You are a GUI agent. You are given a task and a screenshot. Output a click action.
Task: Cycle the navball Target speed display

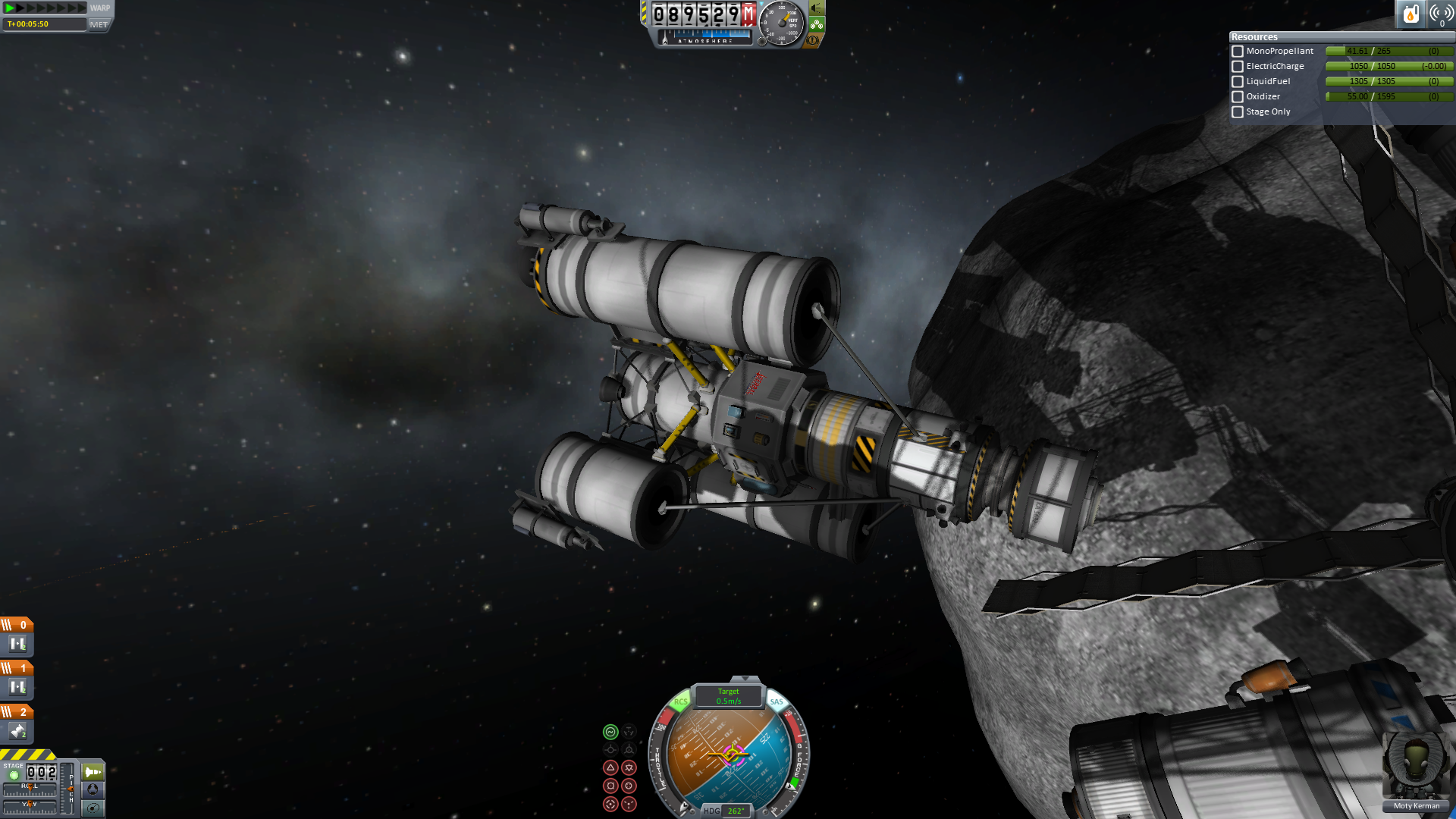click(728, 696)
